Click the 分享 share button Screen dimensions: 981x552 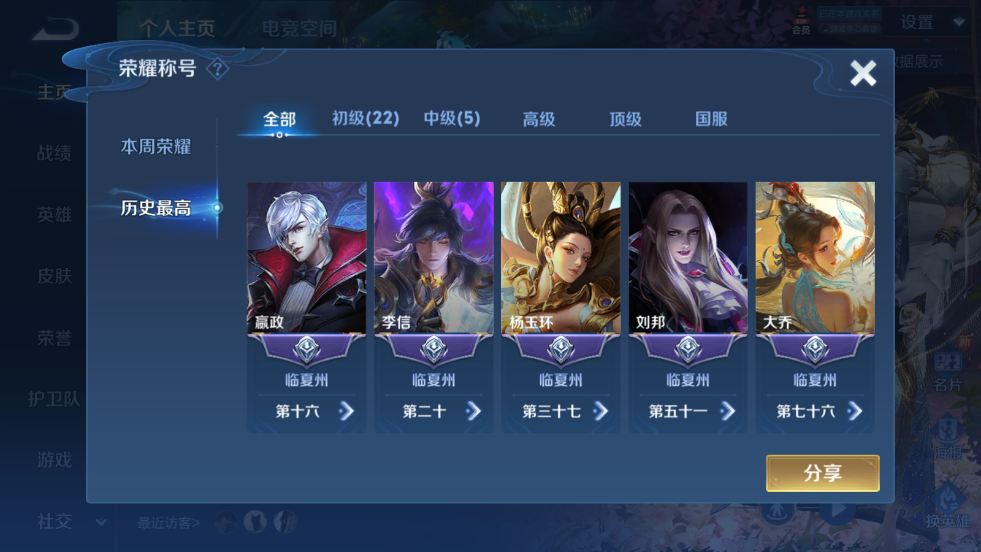[x=822, y=474]
